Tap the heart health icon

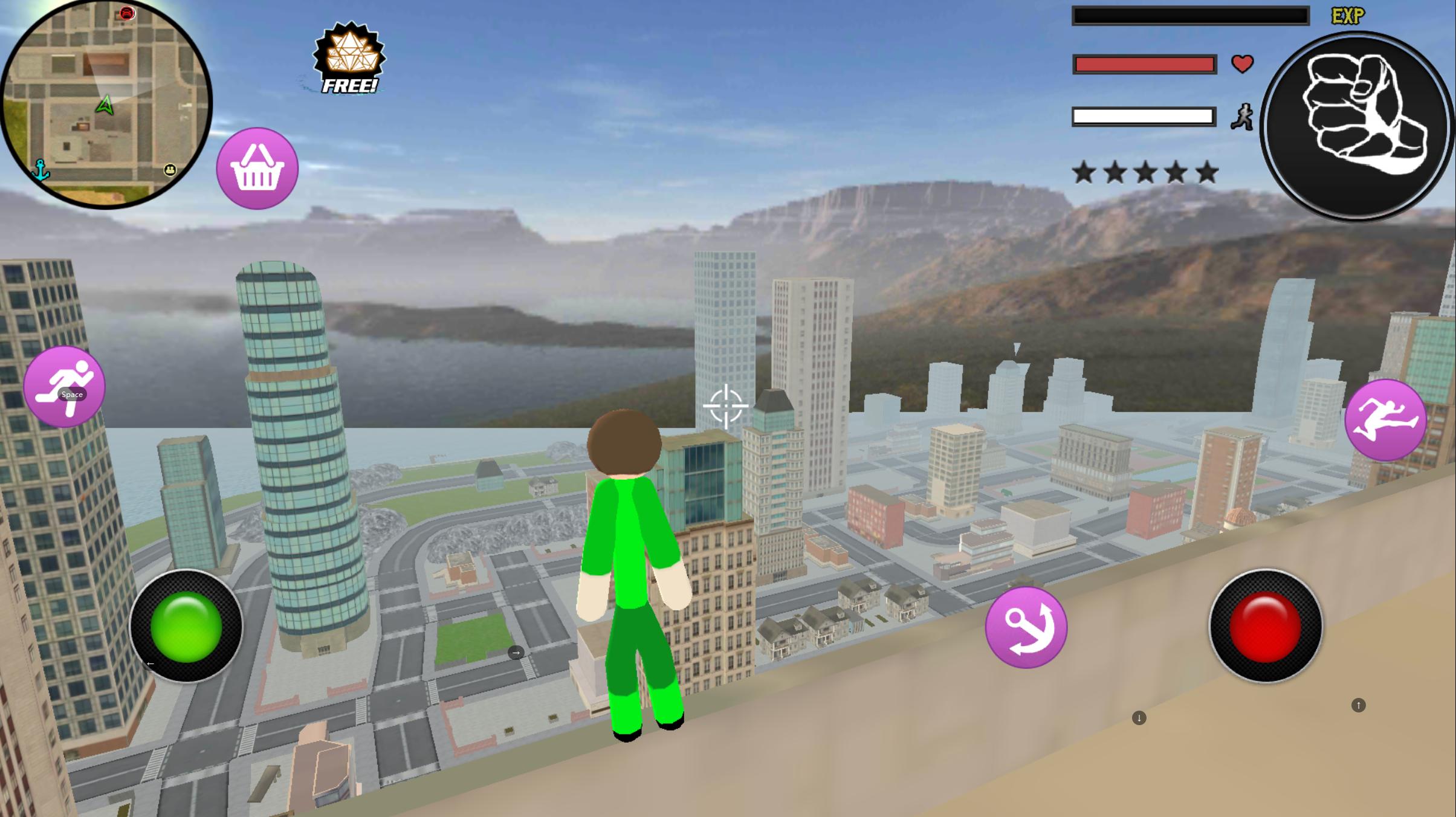tap(1242, 64)
